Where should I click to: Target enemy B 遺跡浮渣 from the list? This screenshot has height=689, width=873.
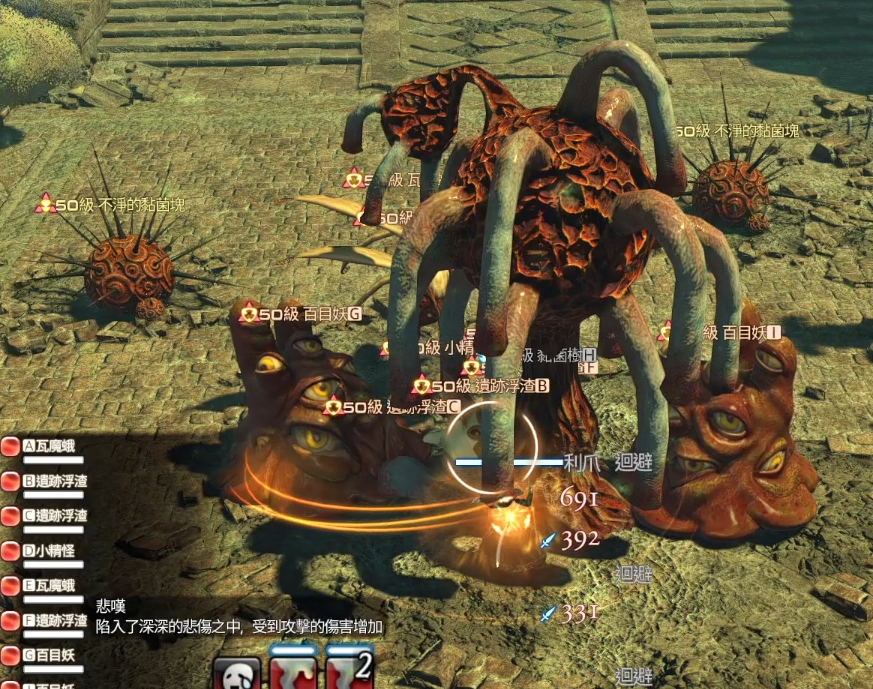point(55,481)
